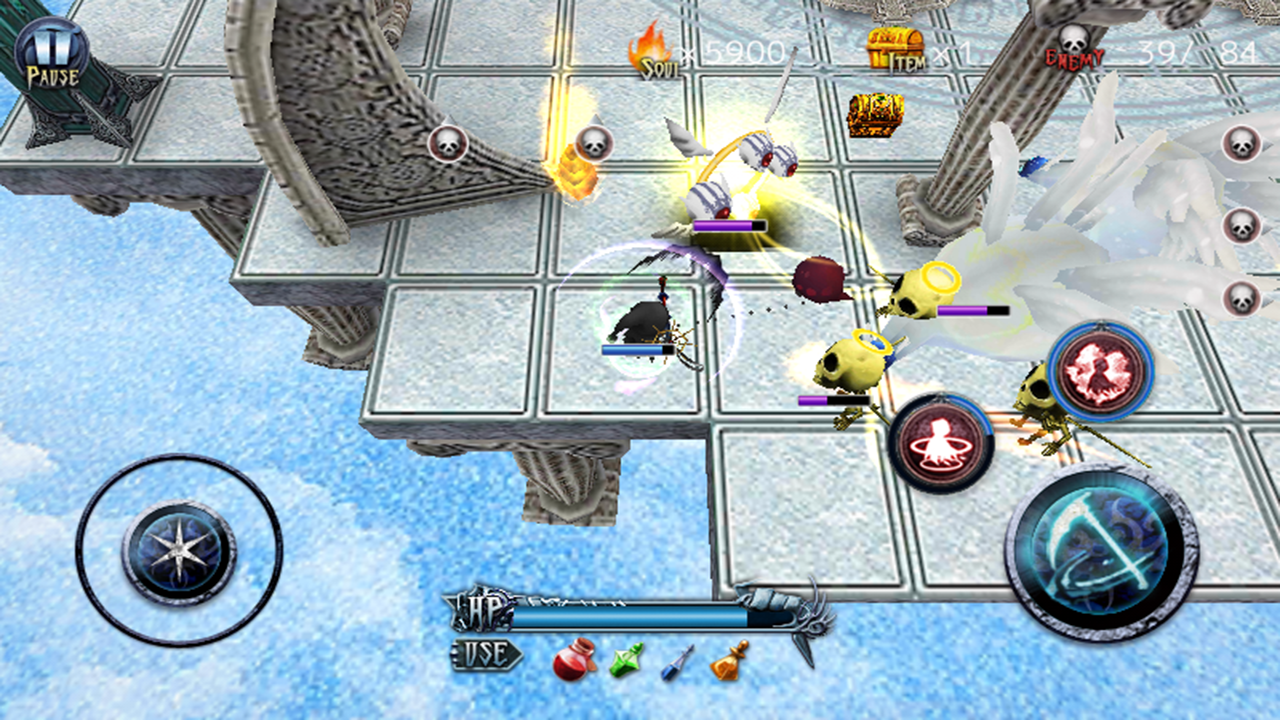Trigger the spinning aura skill icon
Screen dimensions: 1280x720
[x=941, y=437]
